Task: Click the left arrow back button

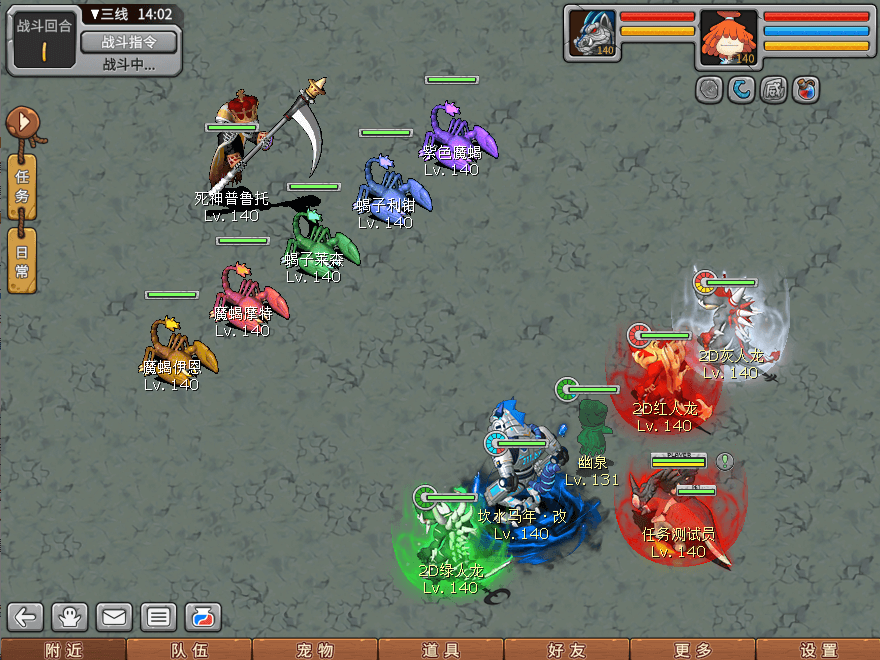Action: (27, 616)
